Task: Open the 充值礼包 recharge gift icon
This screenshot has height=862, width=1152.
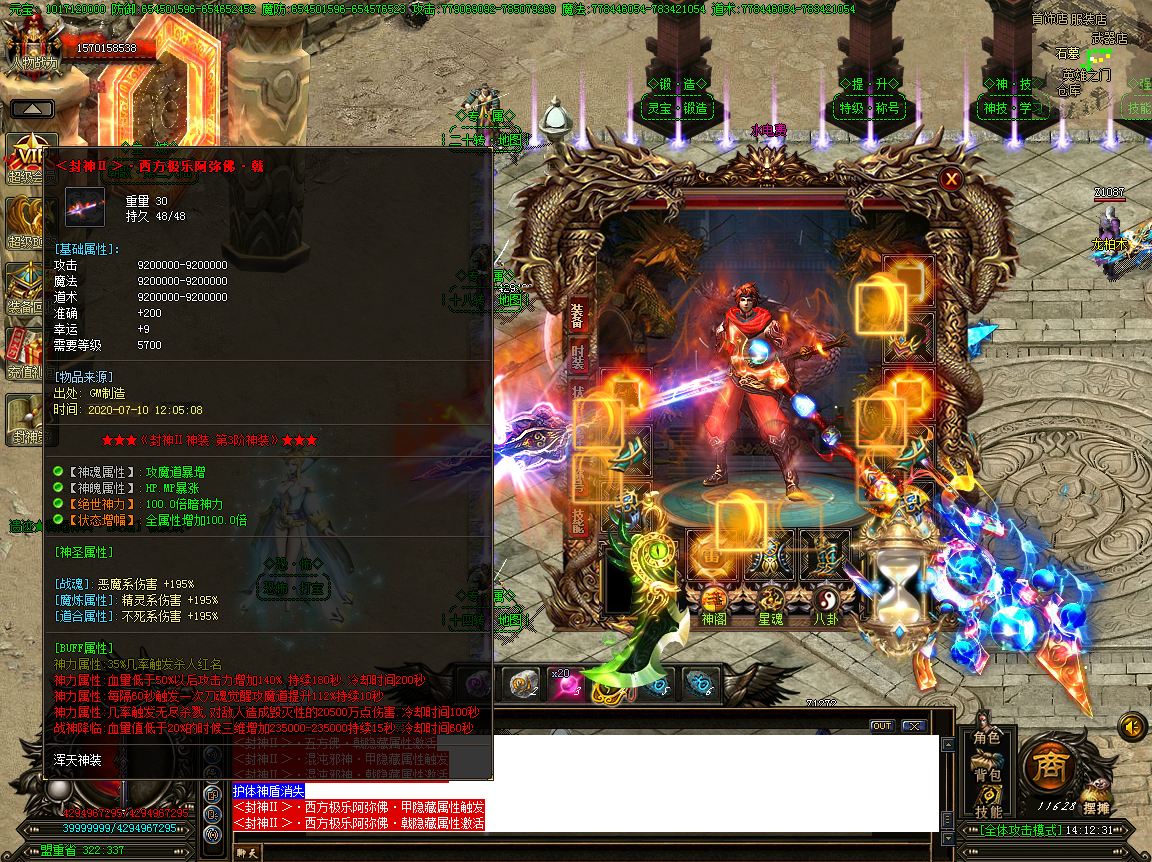Action: 26,357
